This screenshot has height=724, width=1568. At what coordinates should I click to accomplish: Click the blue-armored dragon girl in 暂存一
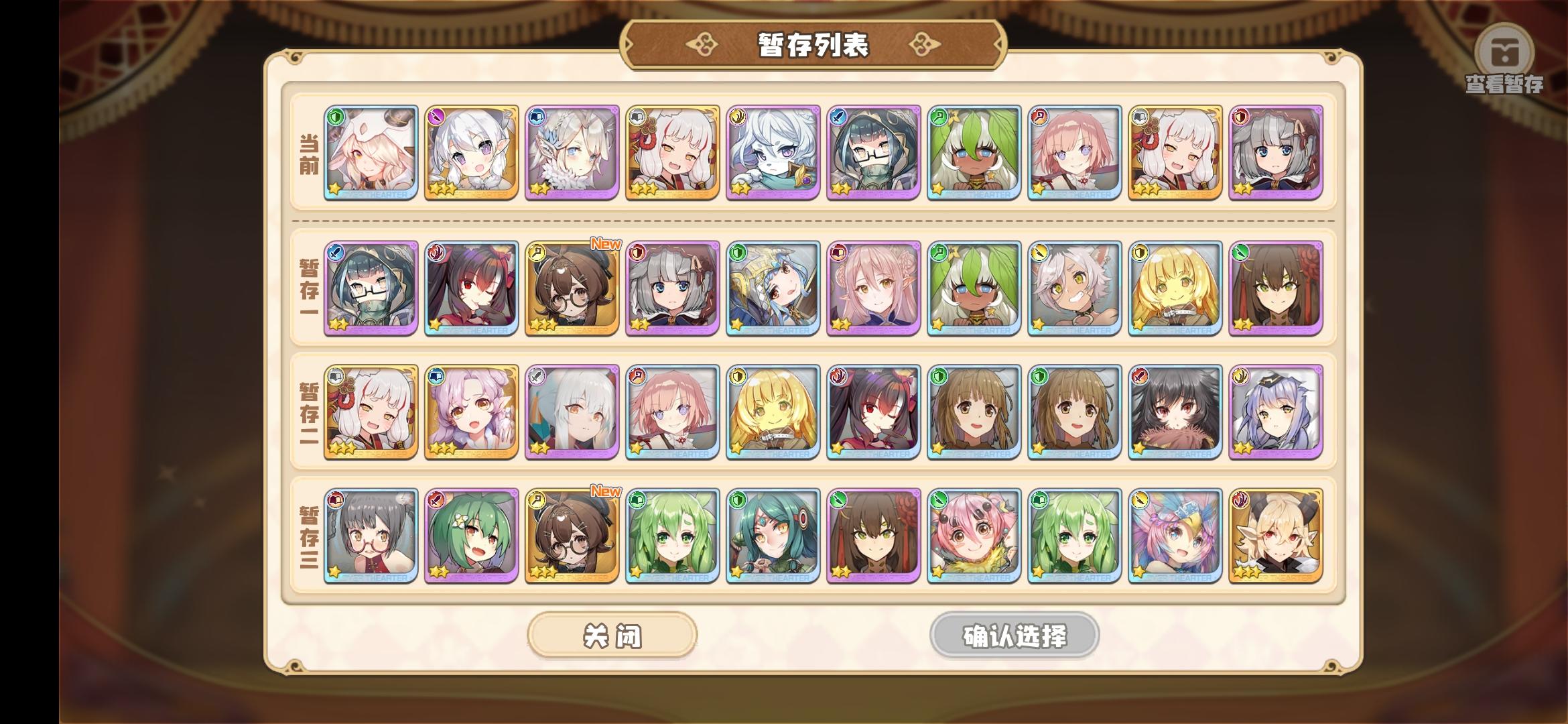pos(772,288)
